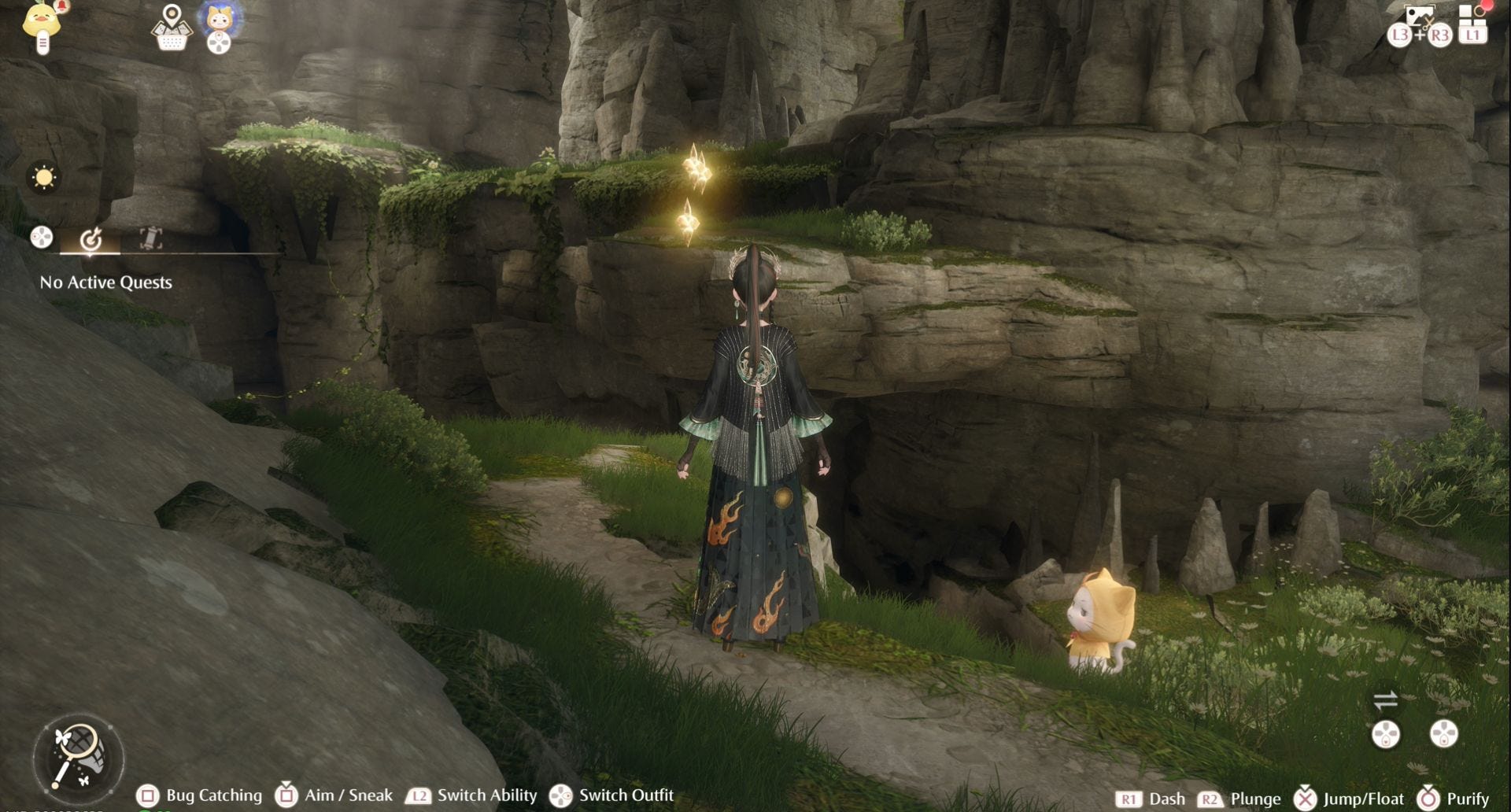Click the sun daytime indicator icon
Viewport: 1511px width, 812px height.
44,178
